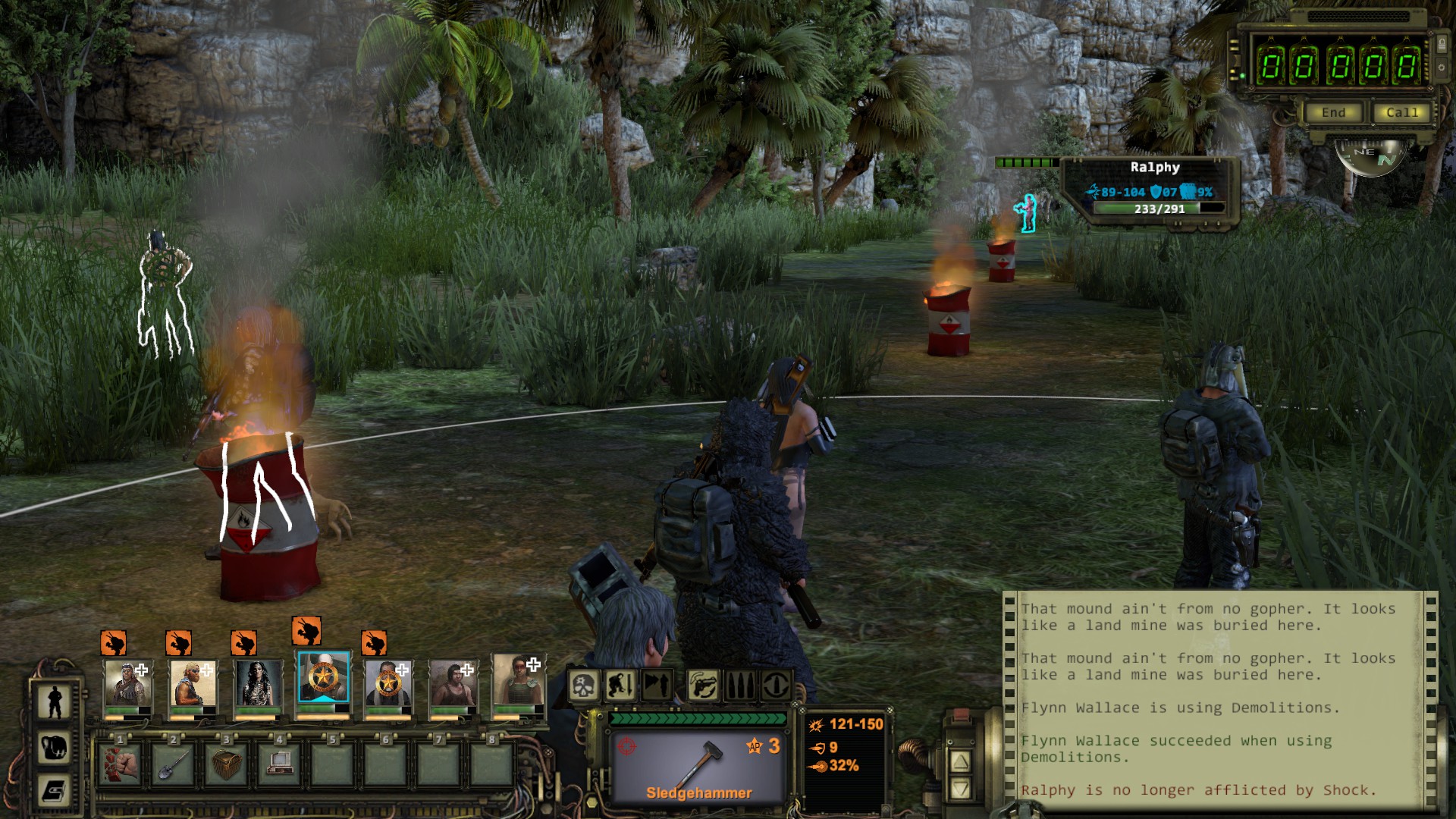
Task: Click the reload ammo circular-arrow icon
Action: point(775,686)
